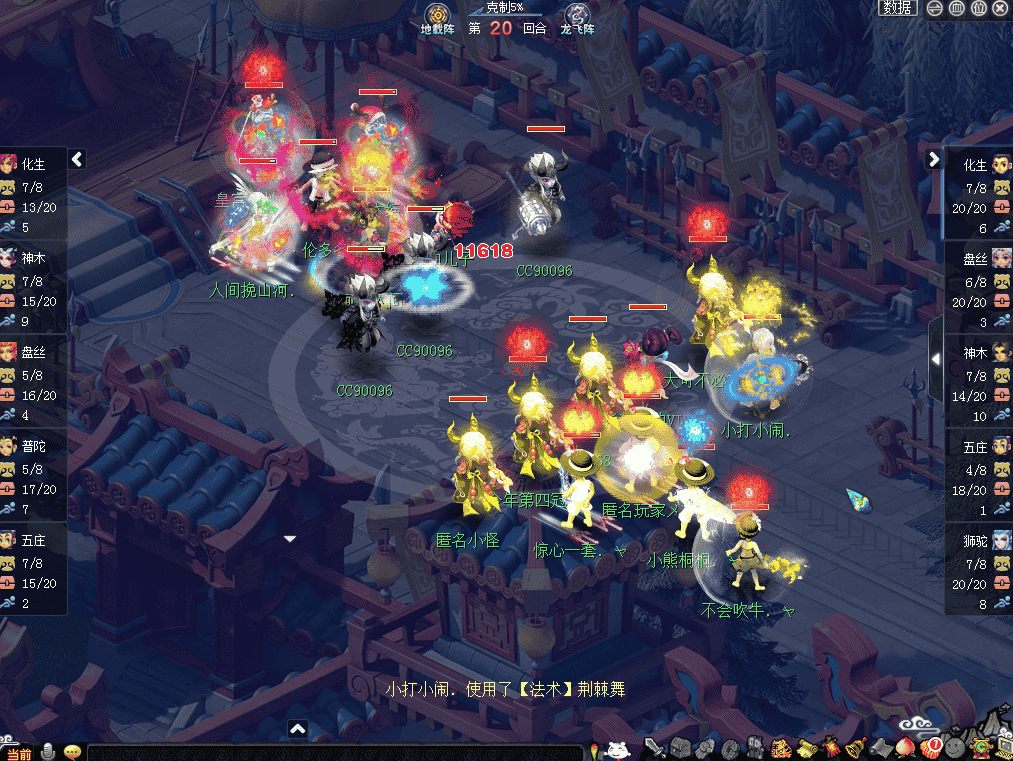Open the red notification badge icon
The image size is (1013, 761).
(932, 747)
